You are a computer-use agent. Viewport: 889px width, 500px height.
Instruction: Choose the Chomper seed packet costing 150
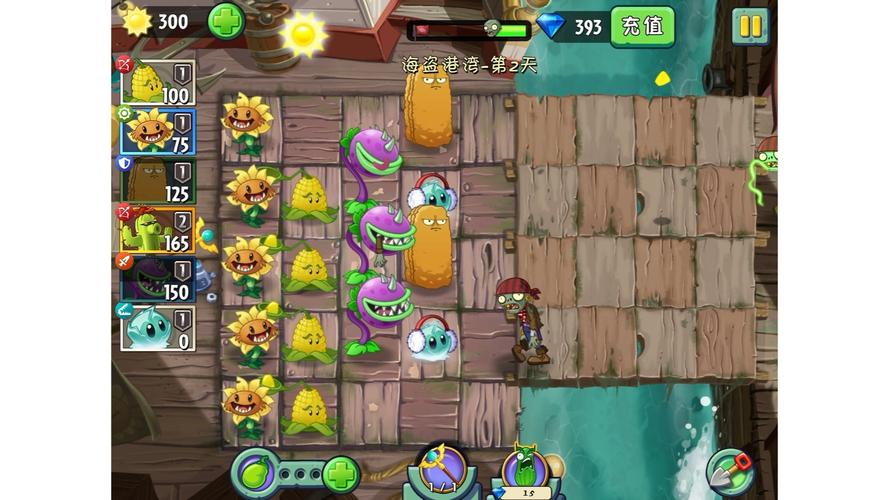157,278
